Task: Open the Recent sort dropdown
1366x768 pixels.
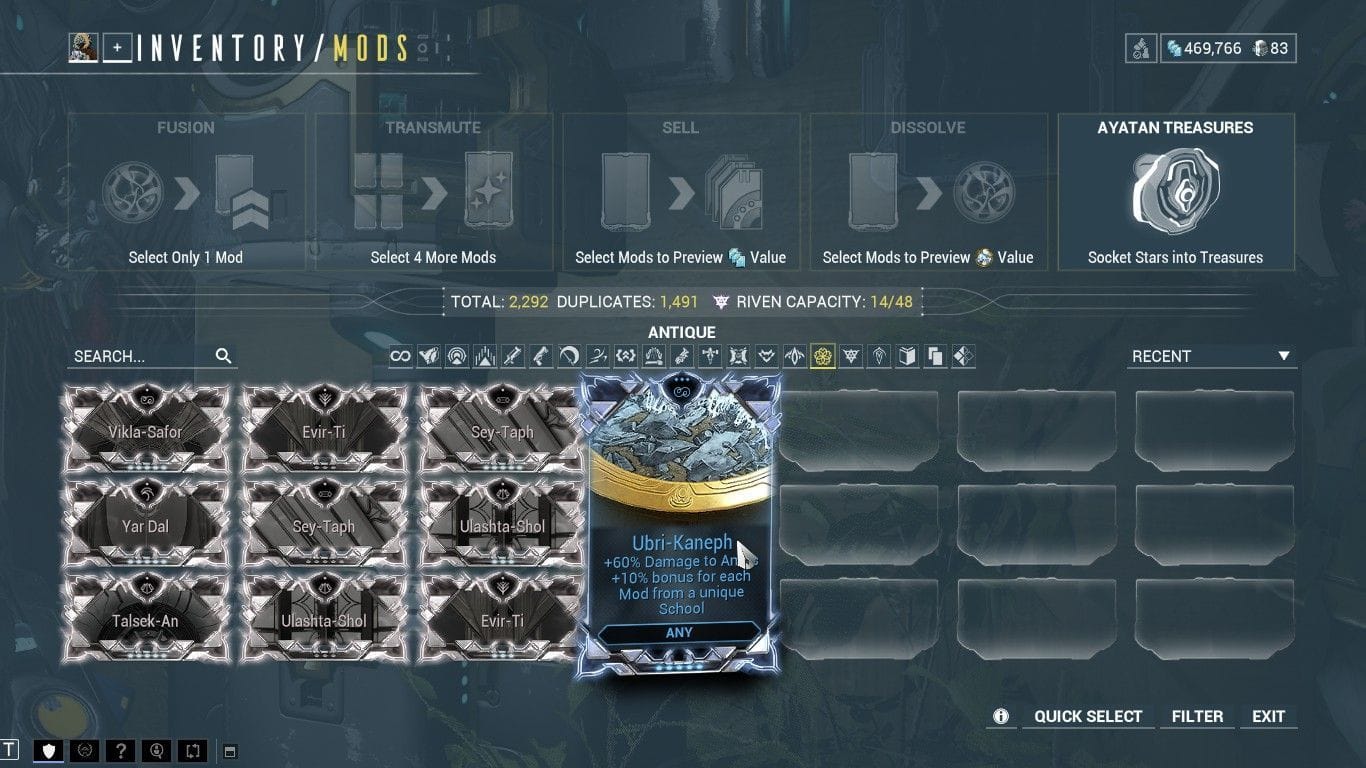Action: click(x=1211, y=355)
